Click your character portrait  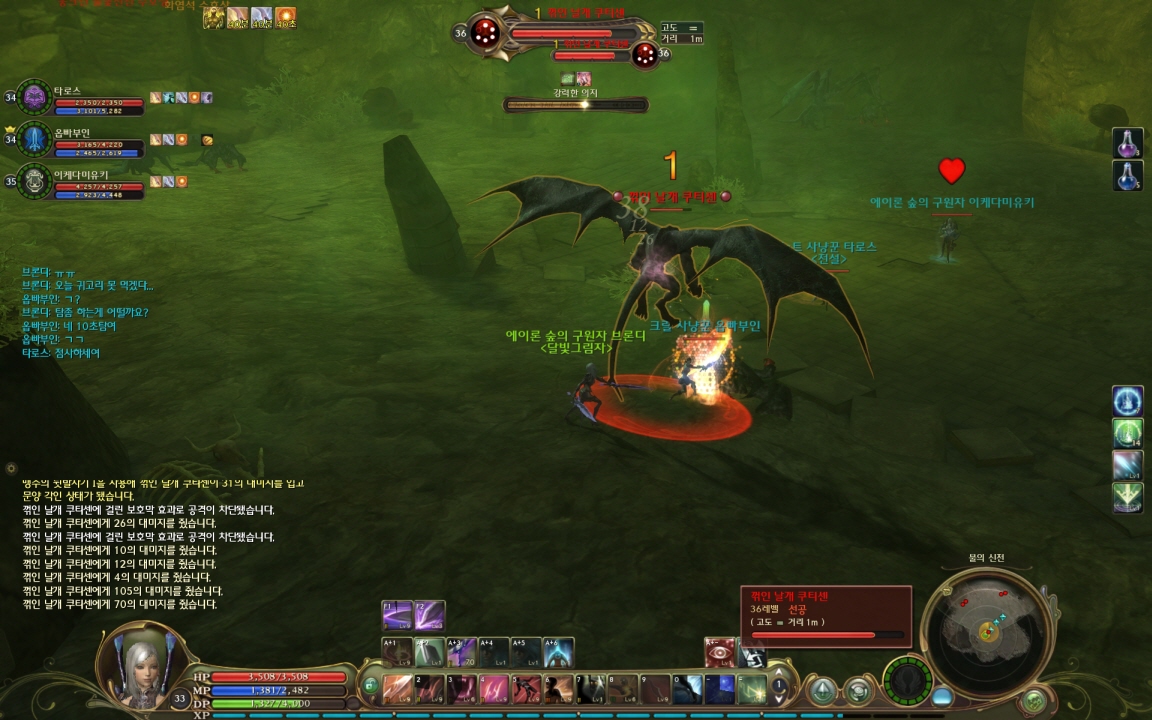coord(140,663)
